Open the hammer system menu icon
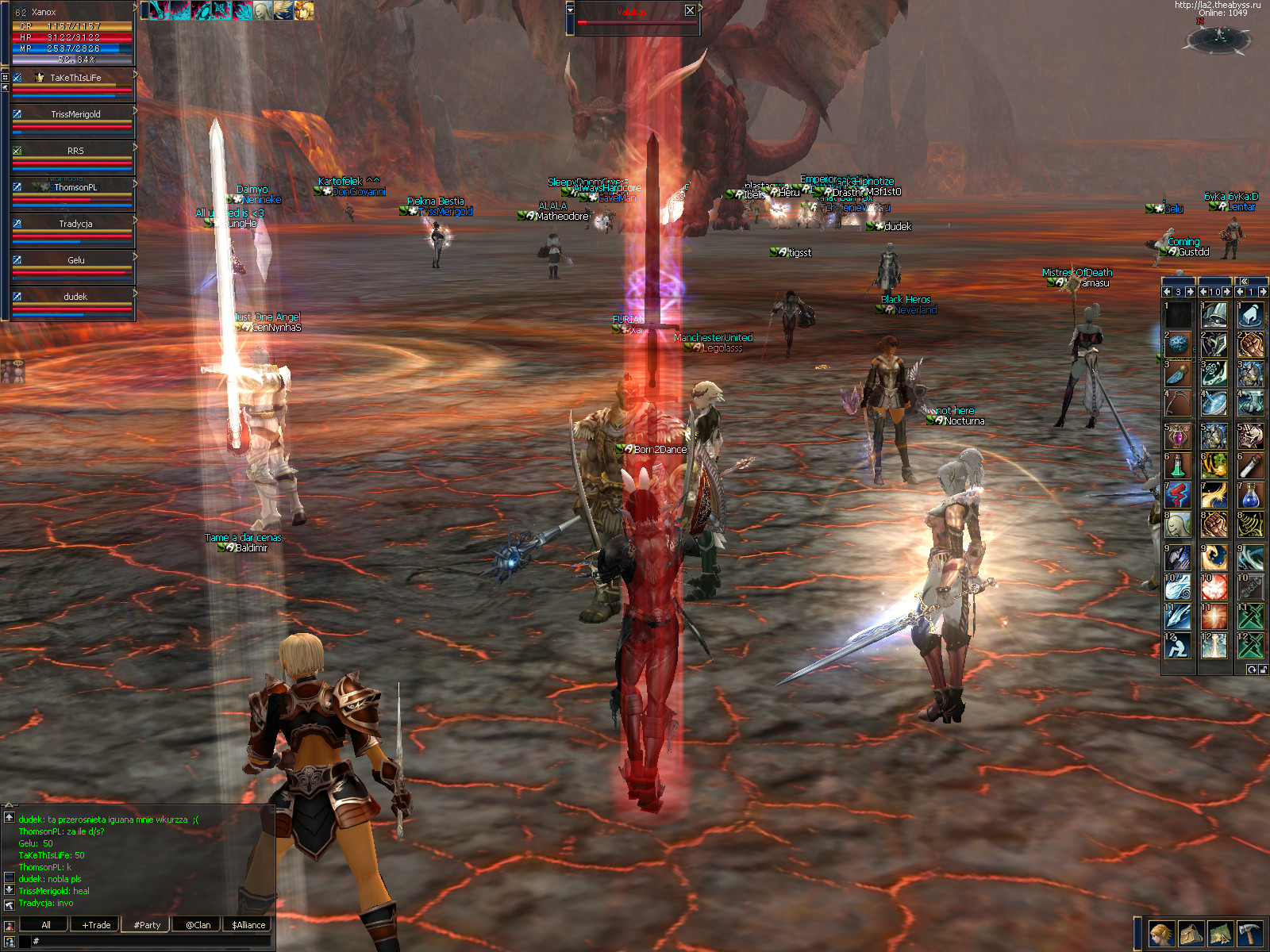 click(1249, 934)
